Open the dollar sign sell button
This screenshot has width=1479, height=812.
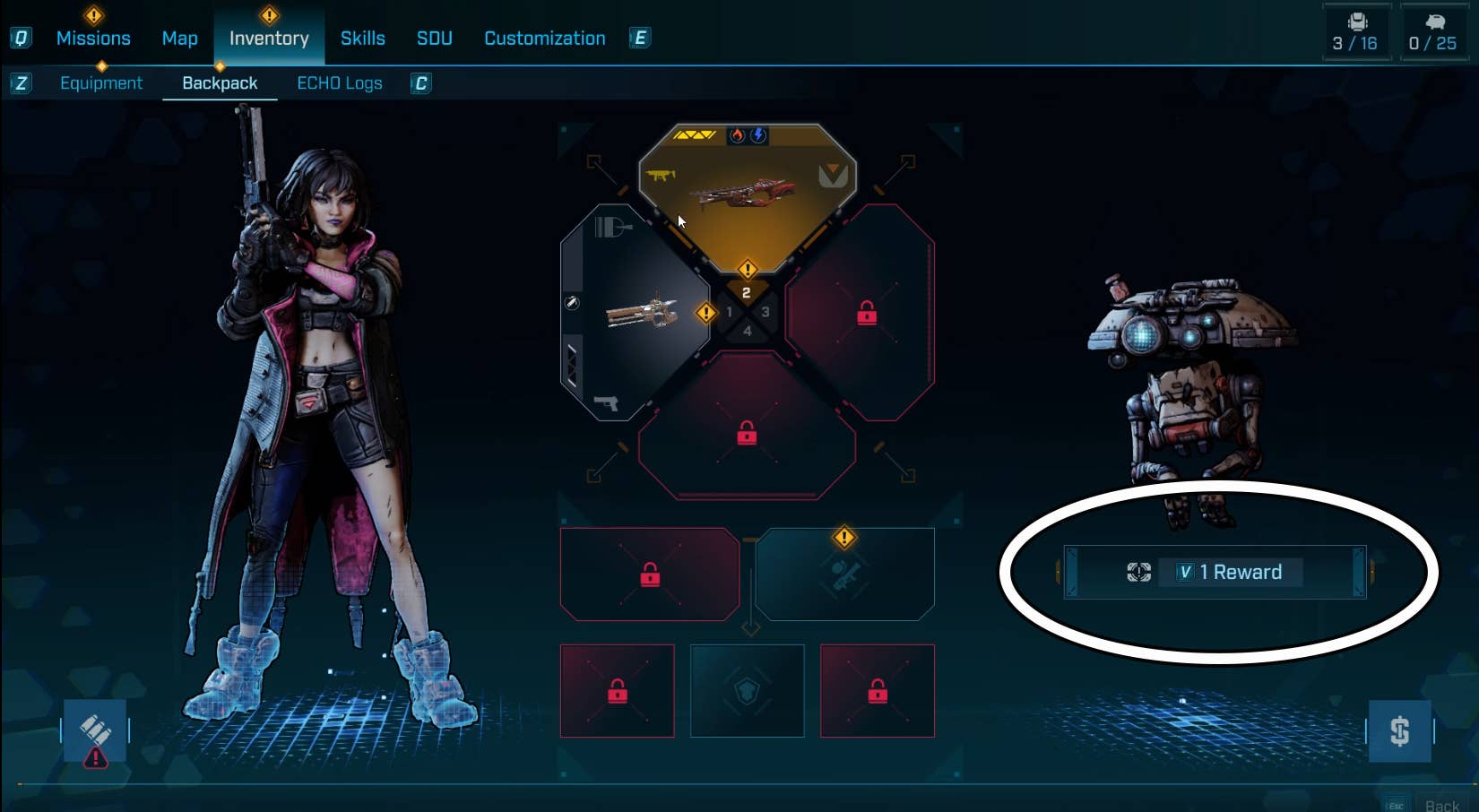click(1399, 731)
